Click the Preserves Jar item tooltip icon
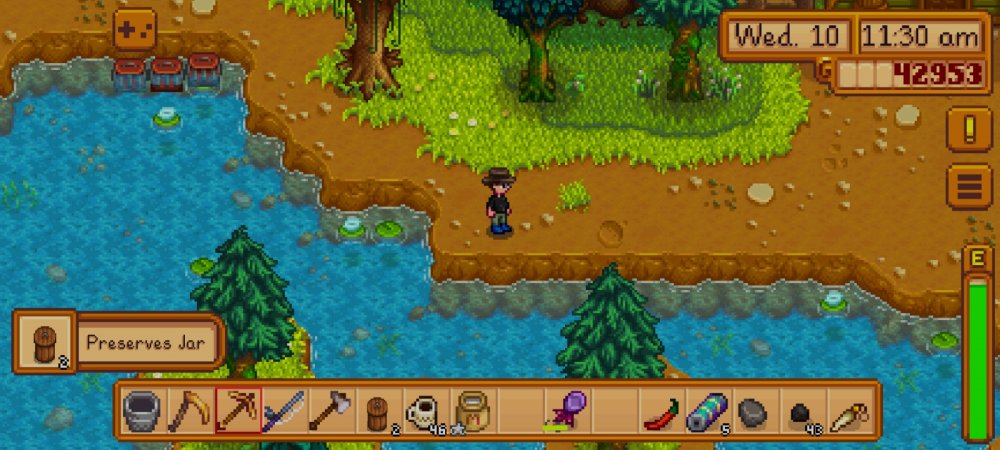Viewport: 1000px width, 450px height. coord(45,341)
